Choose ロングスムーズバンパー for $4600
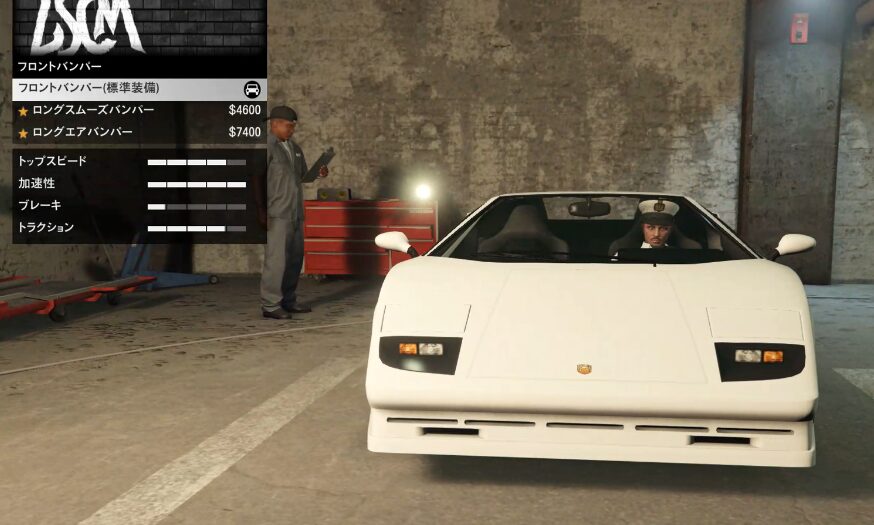Screen dimensions: 874x525 click(139, 110)
